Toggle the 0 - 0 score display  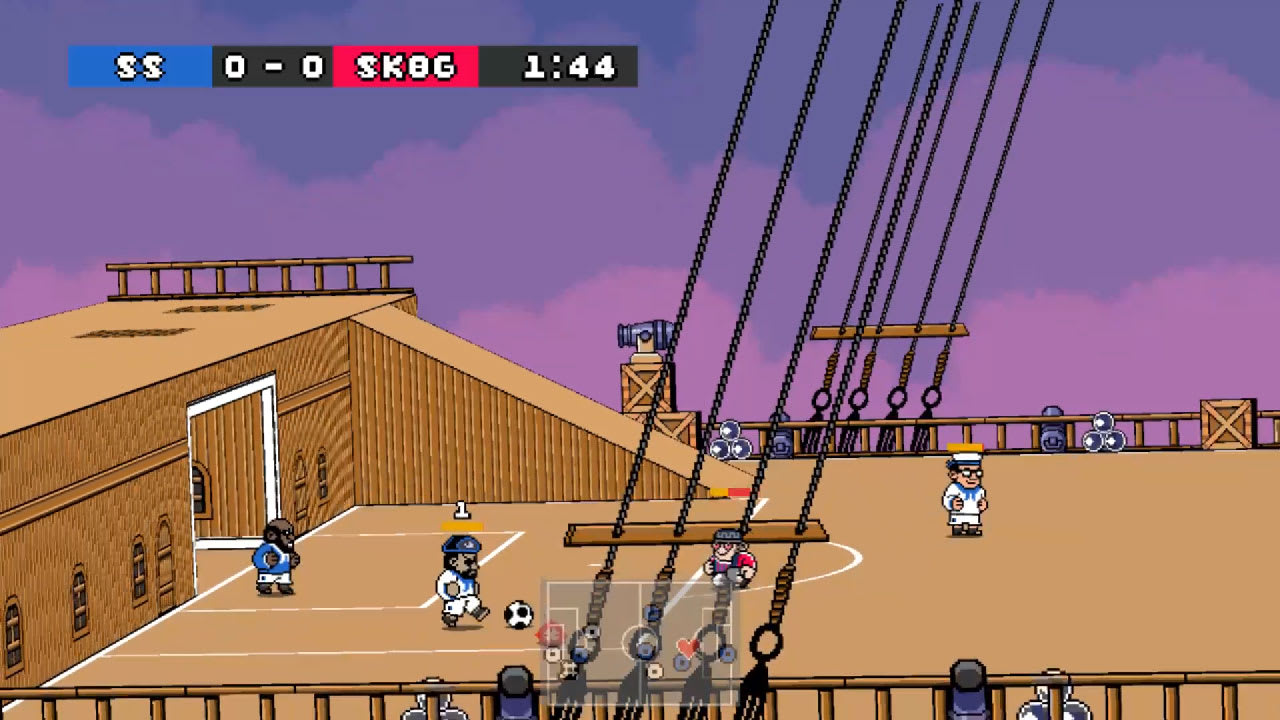click(x=270, y=68)
